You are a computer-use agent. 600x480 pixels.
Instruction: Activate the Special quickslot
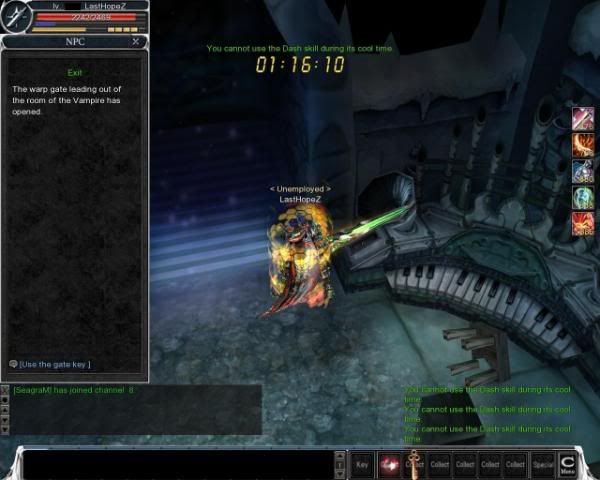coord(542,464)
